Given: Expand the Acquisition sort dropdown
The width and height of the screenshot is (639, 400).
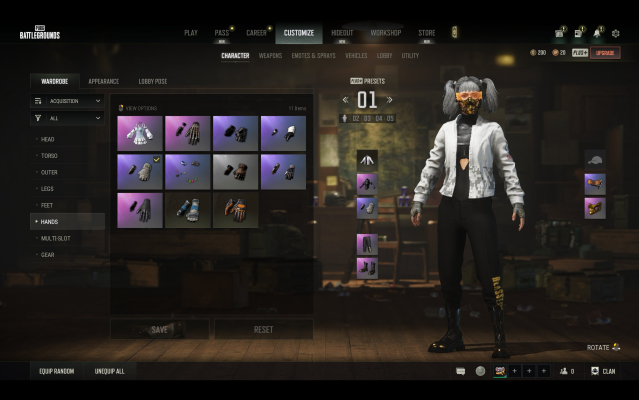Looking at the screenshot, I should pyautogui.click(x=67, y=101).
